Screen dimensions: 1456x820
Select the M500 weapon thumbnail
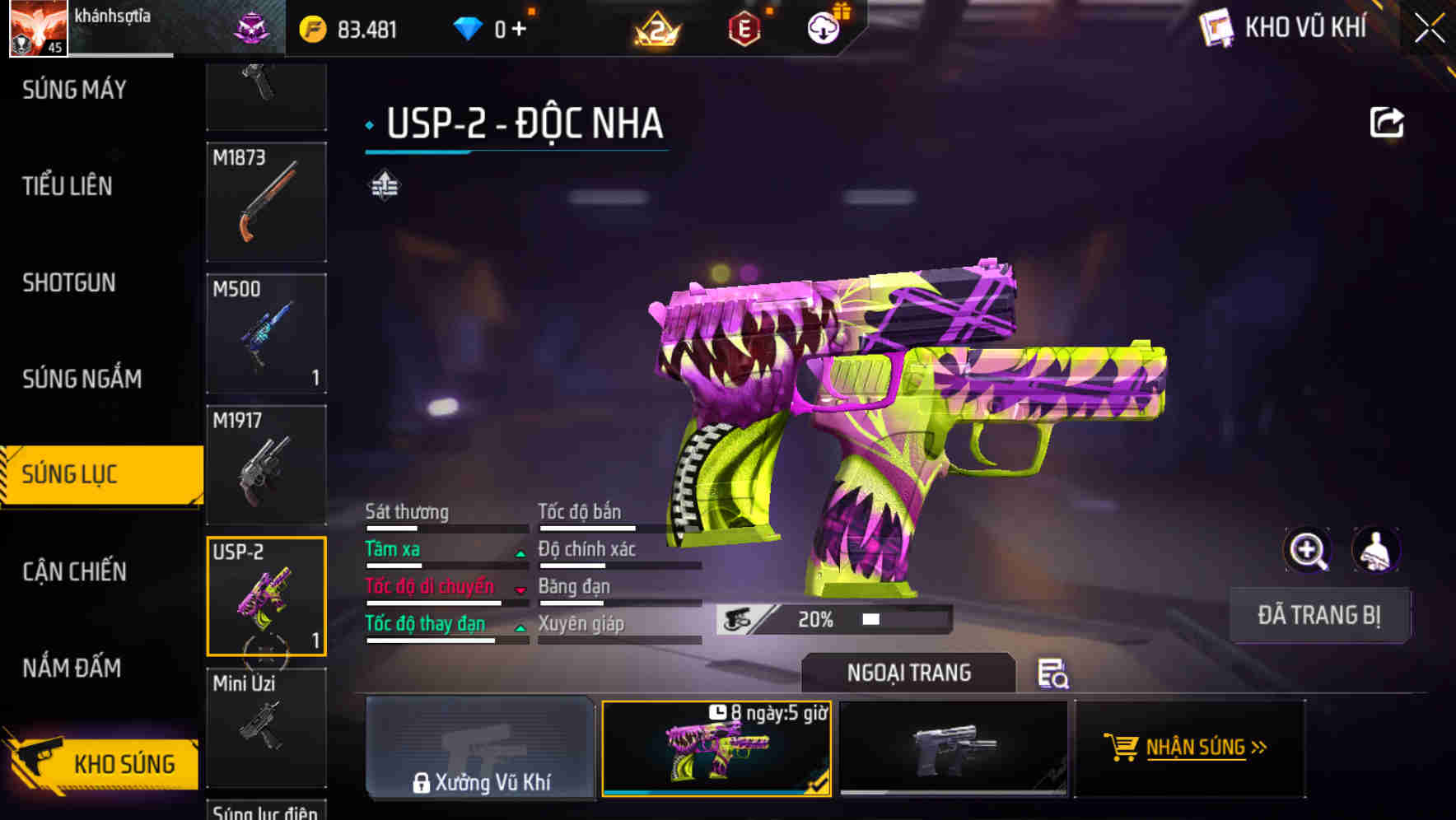(x=266, y=333)
